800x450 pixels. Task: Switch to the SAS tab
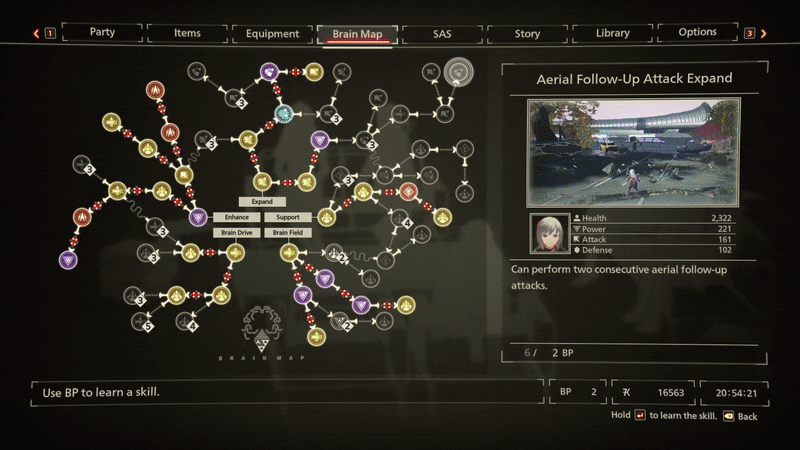pyautogui.click(x=442, y=33)
